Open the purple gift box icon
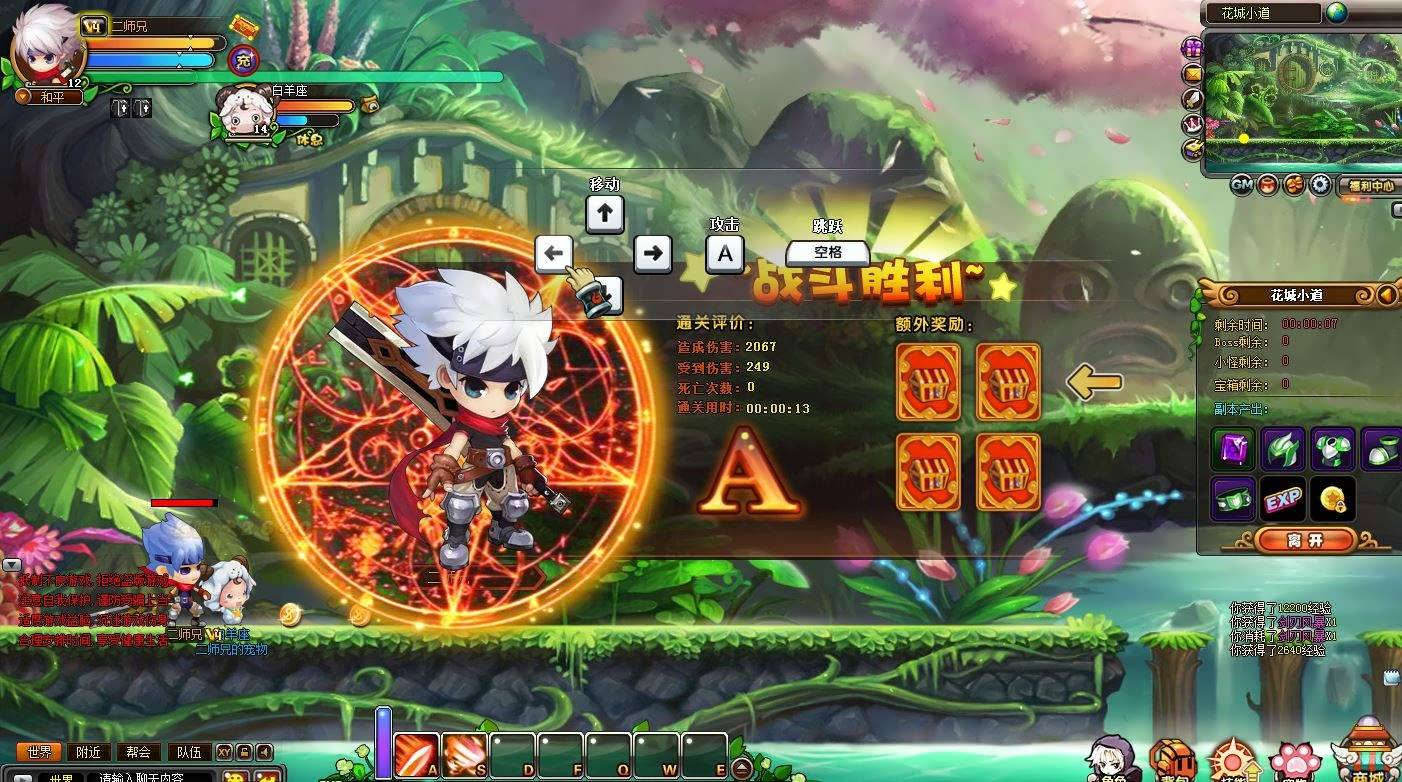 (x=1192, y=48)
